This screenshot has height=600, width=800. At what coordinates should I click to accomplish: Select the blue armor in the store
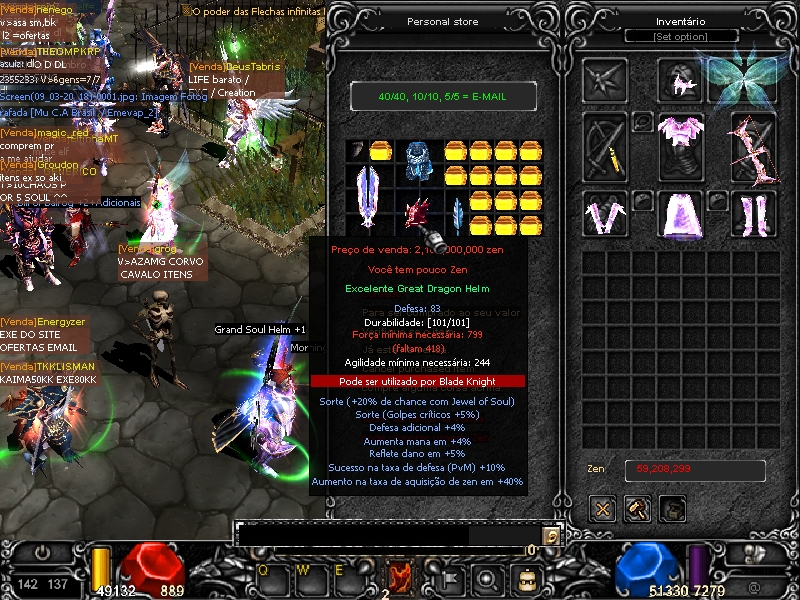click(x=417, y=159)
